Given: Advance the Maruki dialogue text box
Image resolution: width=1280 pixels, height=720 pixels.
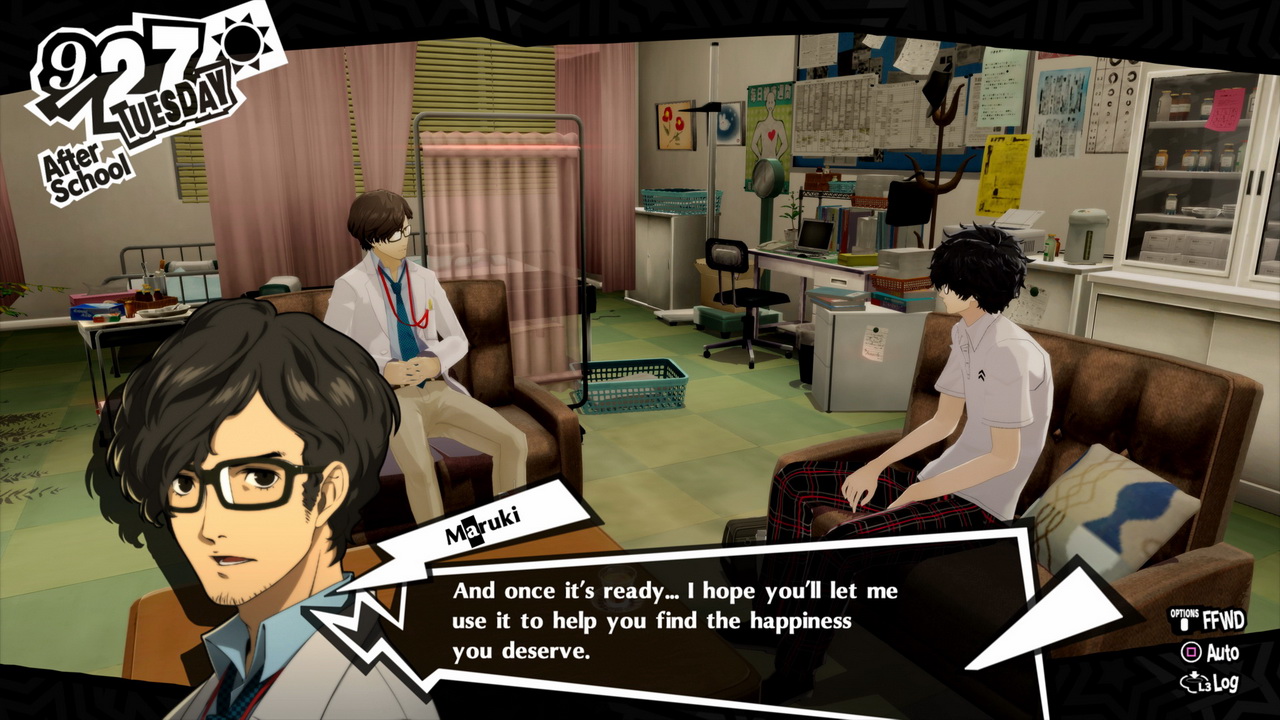Looking at the screenshot, I should coord(675,620).
